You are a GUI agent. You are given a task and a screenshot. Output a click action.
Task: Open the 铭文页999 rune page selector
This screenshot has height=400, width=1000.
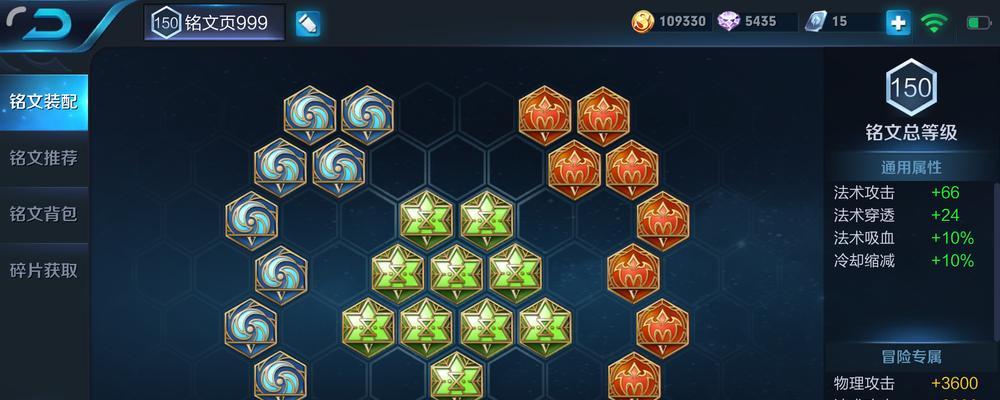click(214, 23)
